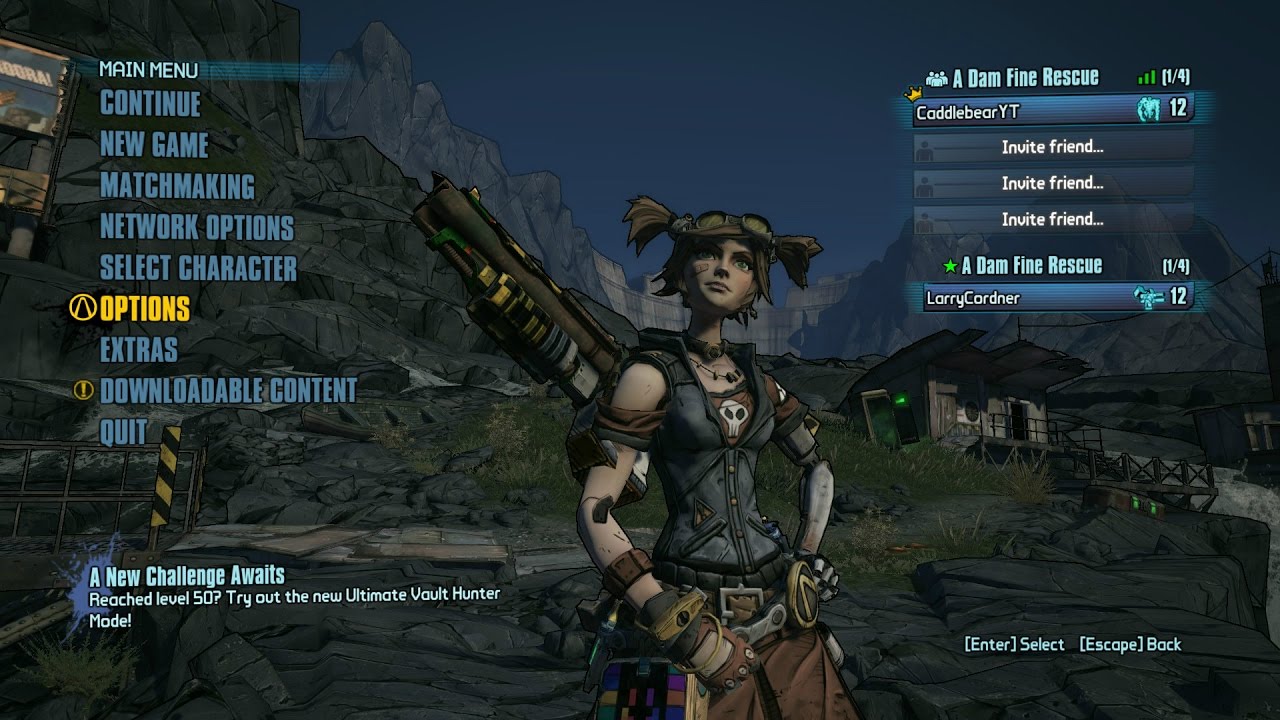Choose the Select Character entry

point(198,269)
